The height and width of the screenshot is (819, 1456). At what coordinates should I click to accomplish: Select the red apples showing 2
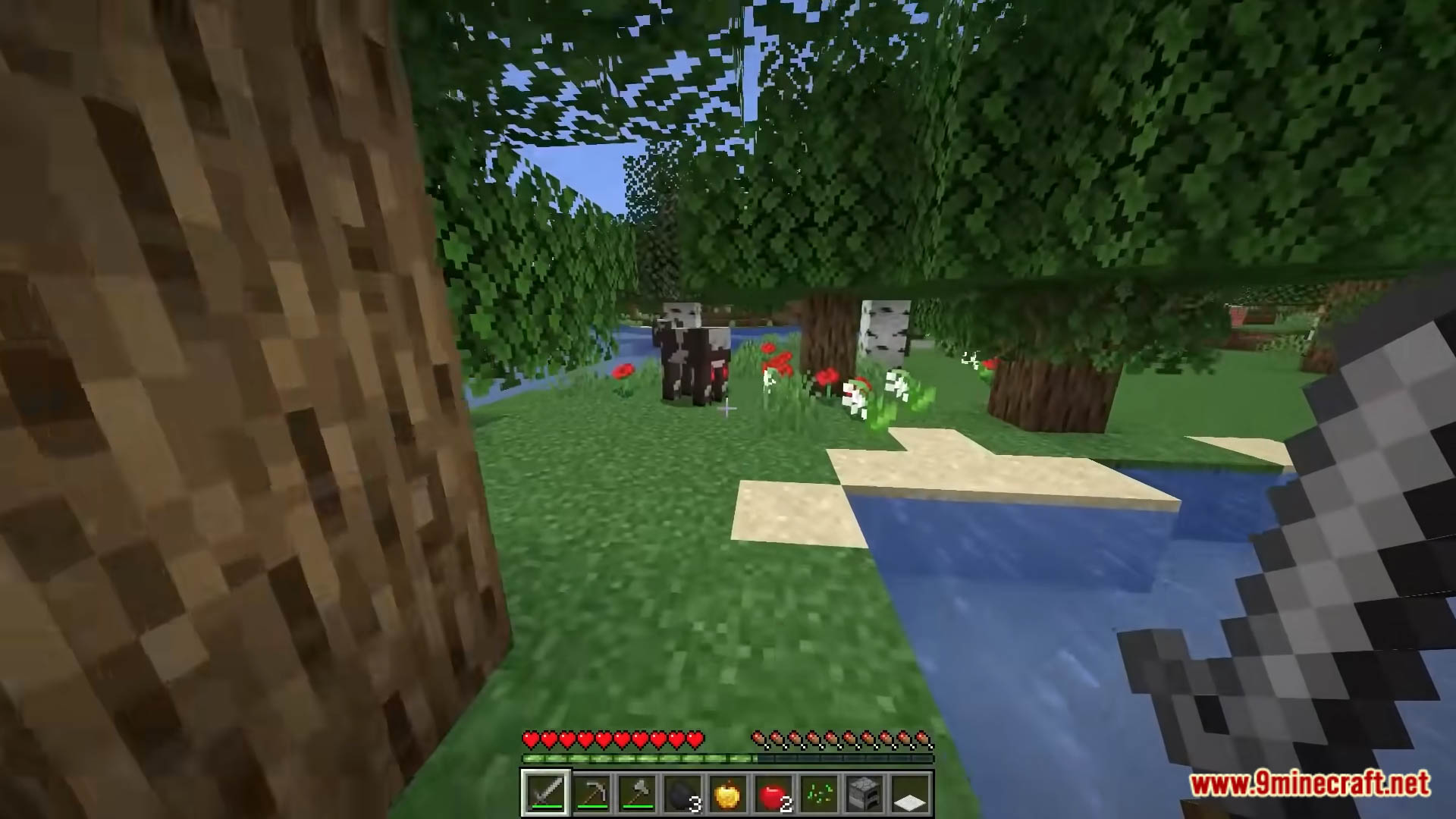tap(770, 791)
